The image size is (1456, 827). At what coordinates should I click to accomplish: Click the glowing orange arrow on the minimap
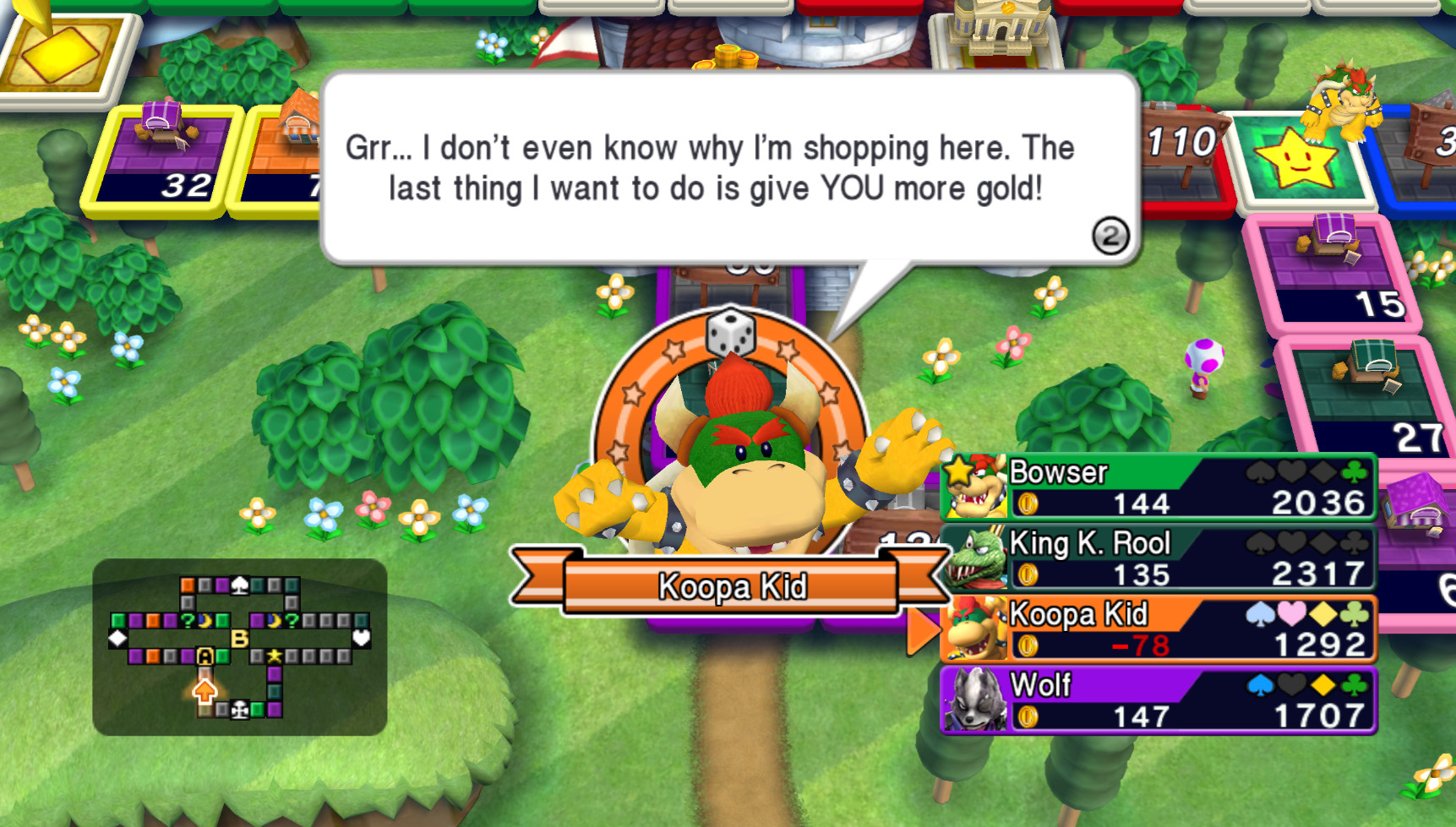204,690
